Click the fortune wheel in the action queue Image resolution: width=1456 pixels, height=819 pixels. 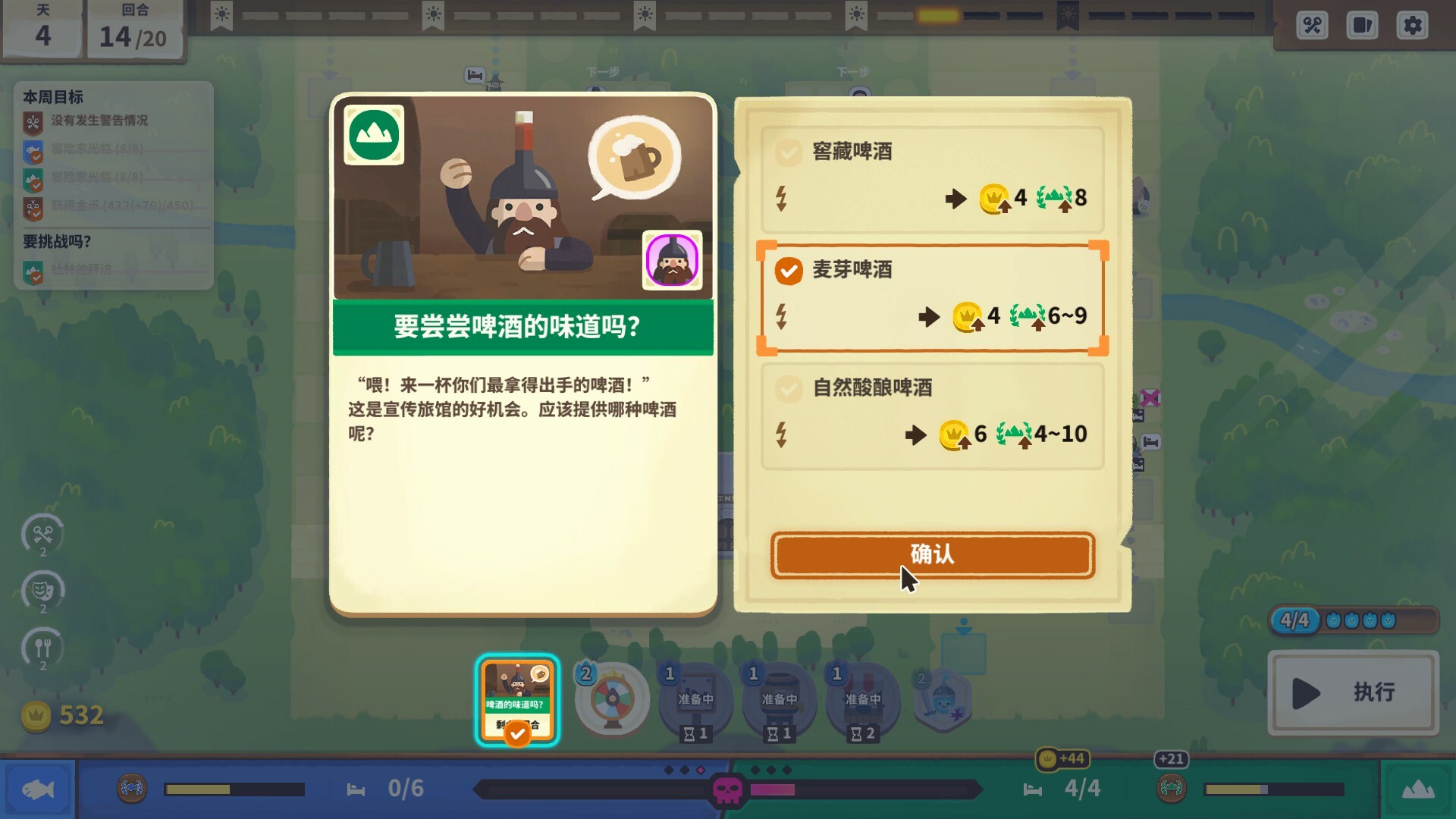pos(610,699)
